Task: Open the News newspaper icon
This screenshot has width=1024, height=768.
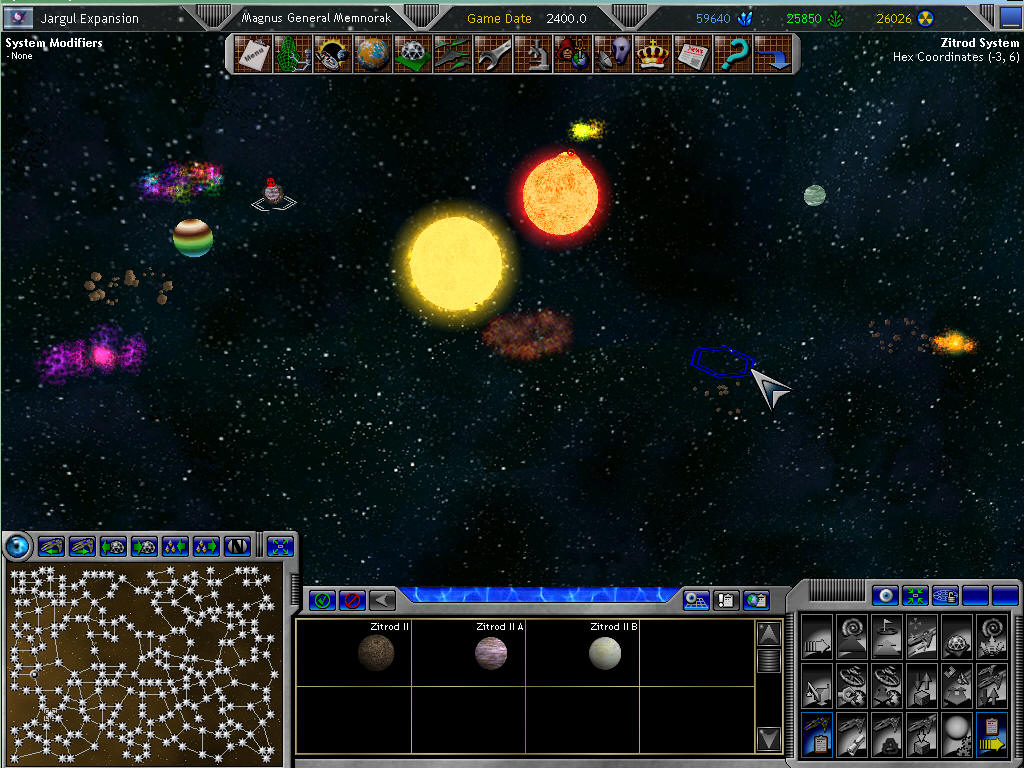Action: [x=692, y=54]
